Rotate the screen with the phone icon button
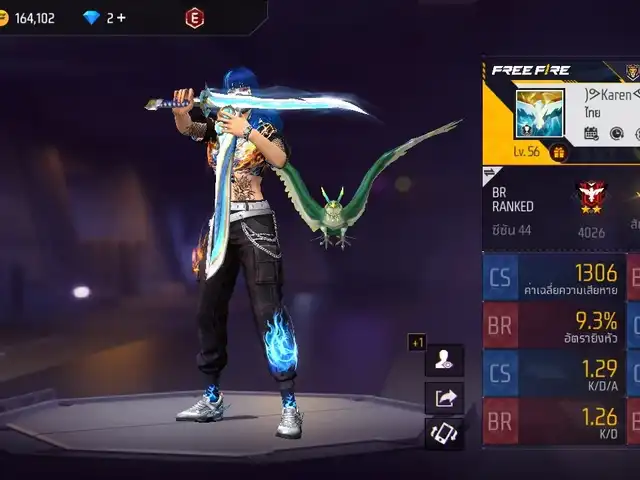The width and height of the screenshot is (640, 480). pyautogui.click(x=444, y=433)
